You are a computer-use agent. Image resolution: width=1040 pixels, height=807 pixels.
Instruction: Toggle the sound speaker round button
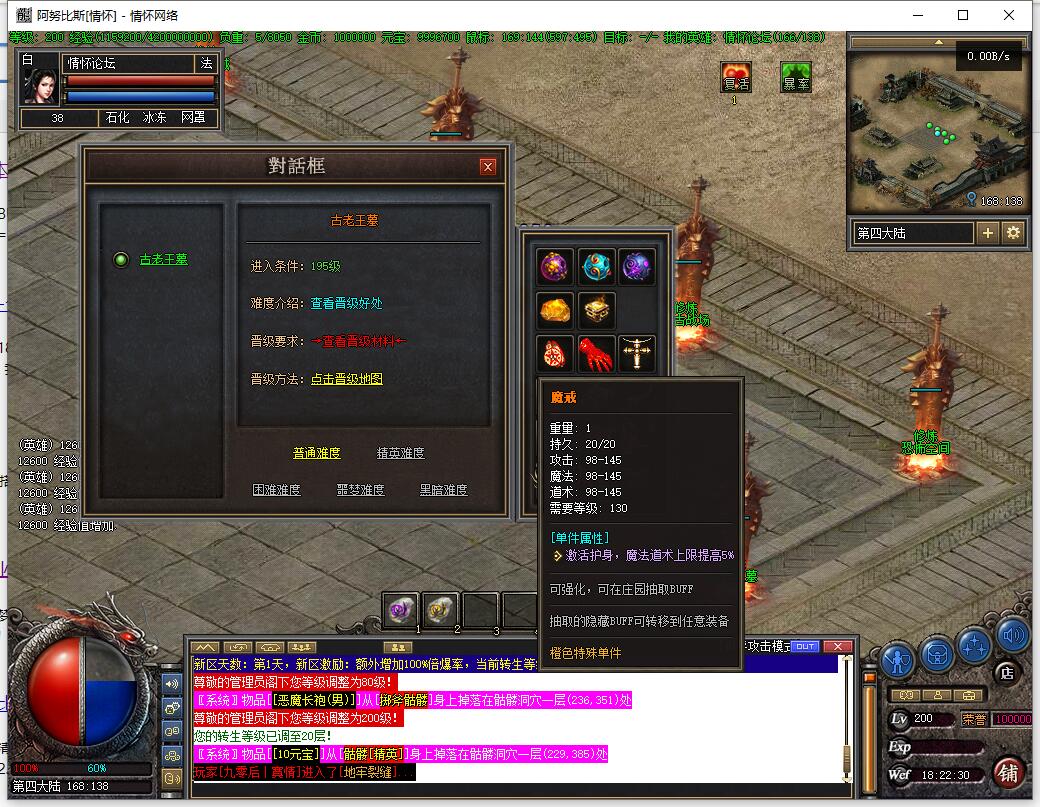pos(1012,634)
